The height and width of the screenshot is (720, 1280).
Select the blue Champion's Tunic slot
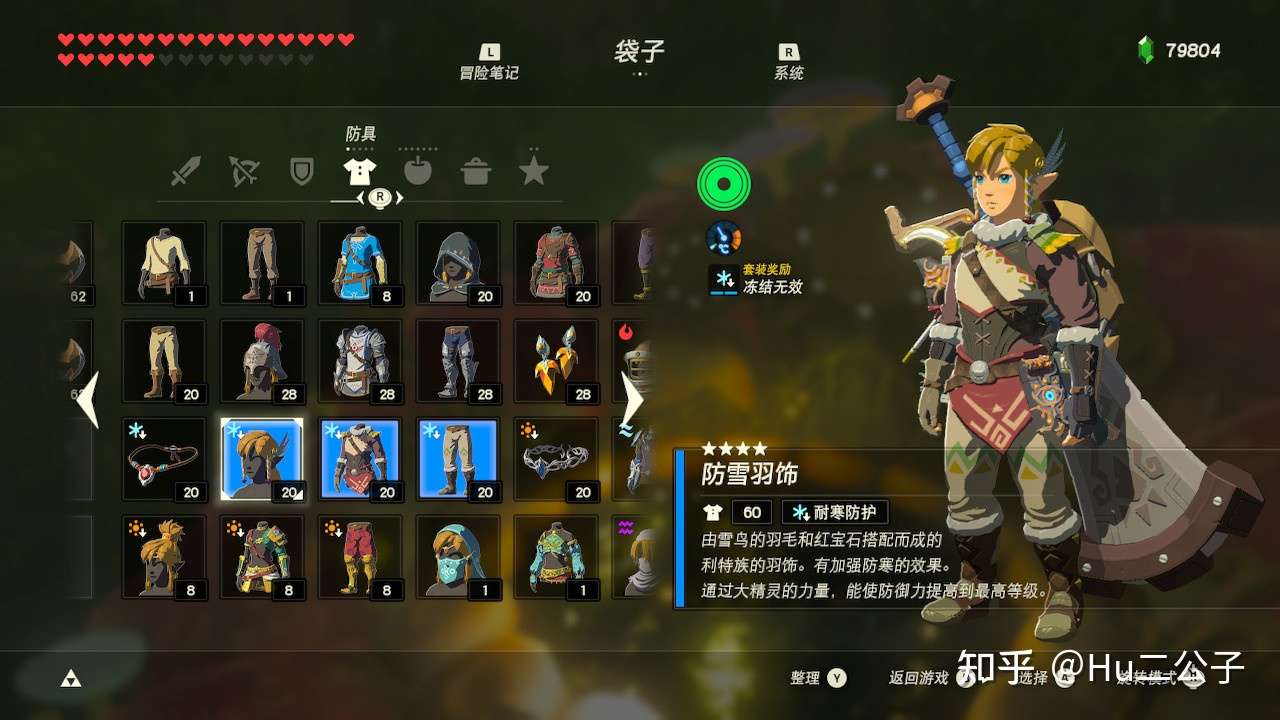coord(360,263)
